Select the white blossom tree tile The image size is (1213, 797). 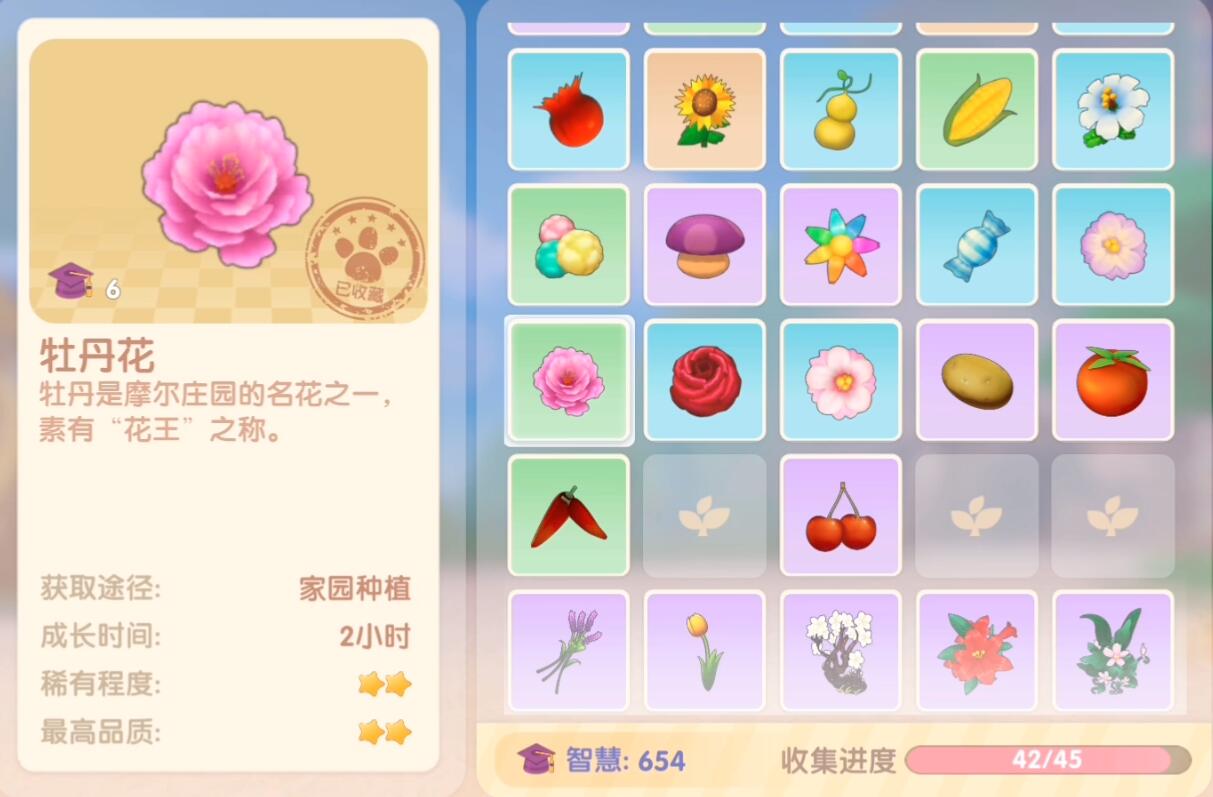pos(840,651)
